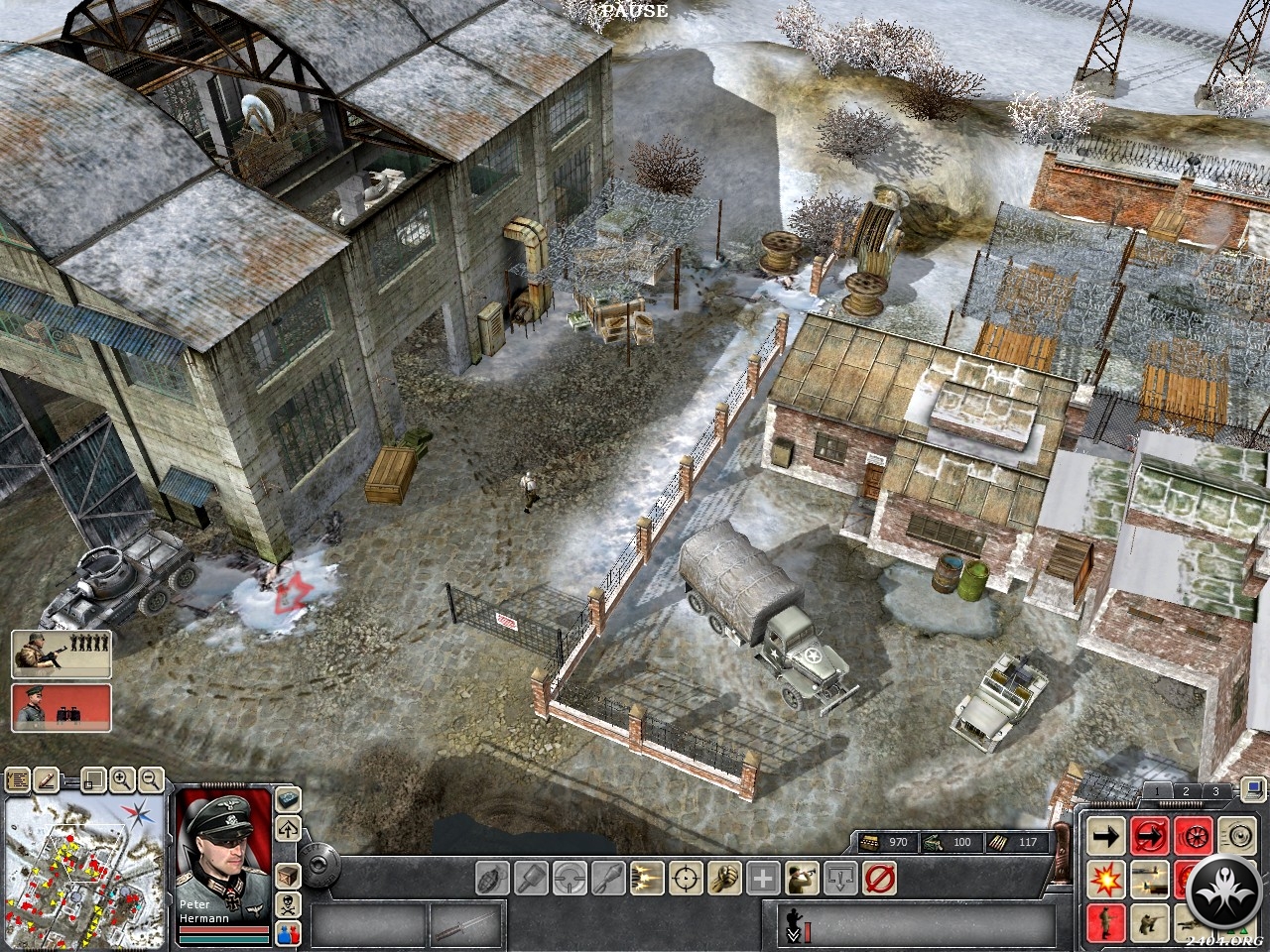This screenshot has height=952, width=1270.
Task: Choose the hand grenade action
Action: [493, 878]
